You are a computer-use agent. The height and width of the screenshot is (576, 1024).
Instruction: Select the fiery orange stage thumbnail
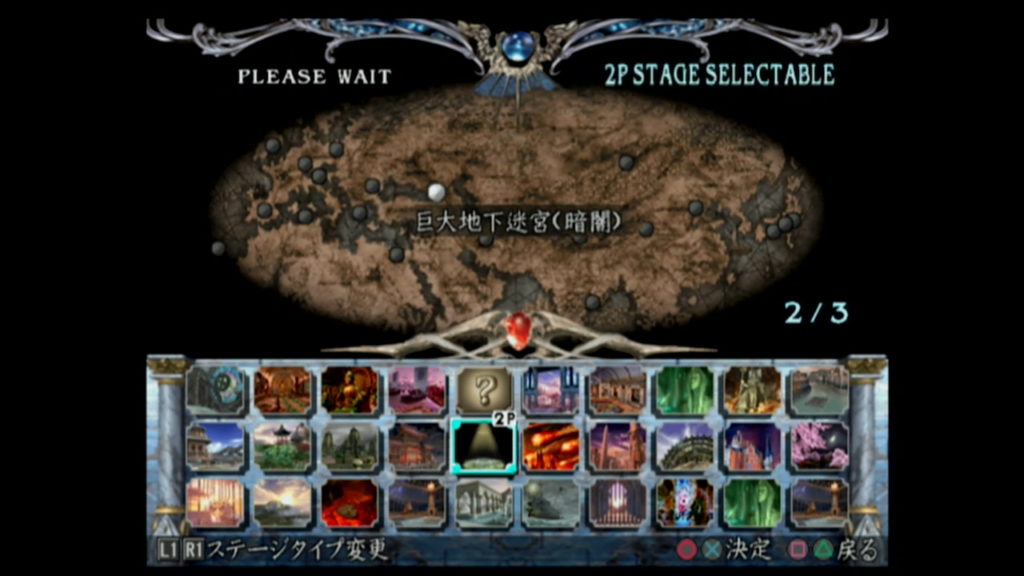(x=551, y=446)
